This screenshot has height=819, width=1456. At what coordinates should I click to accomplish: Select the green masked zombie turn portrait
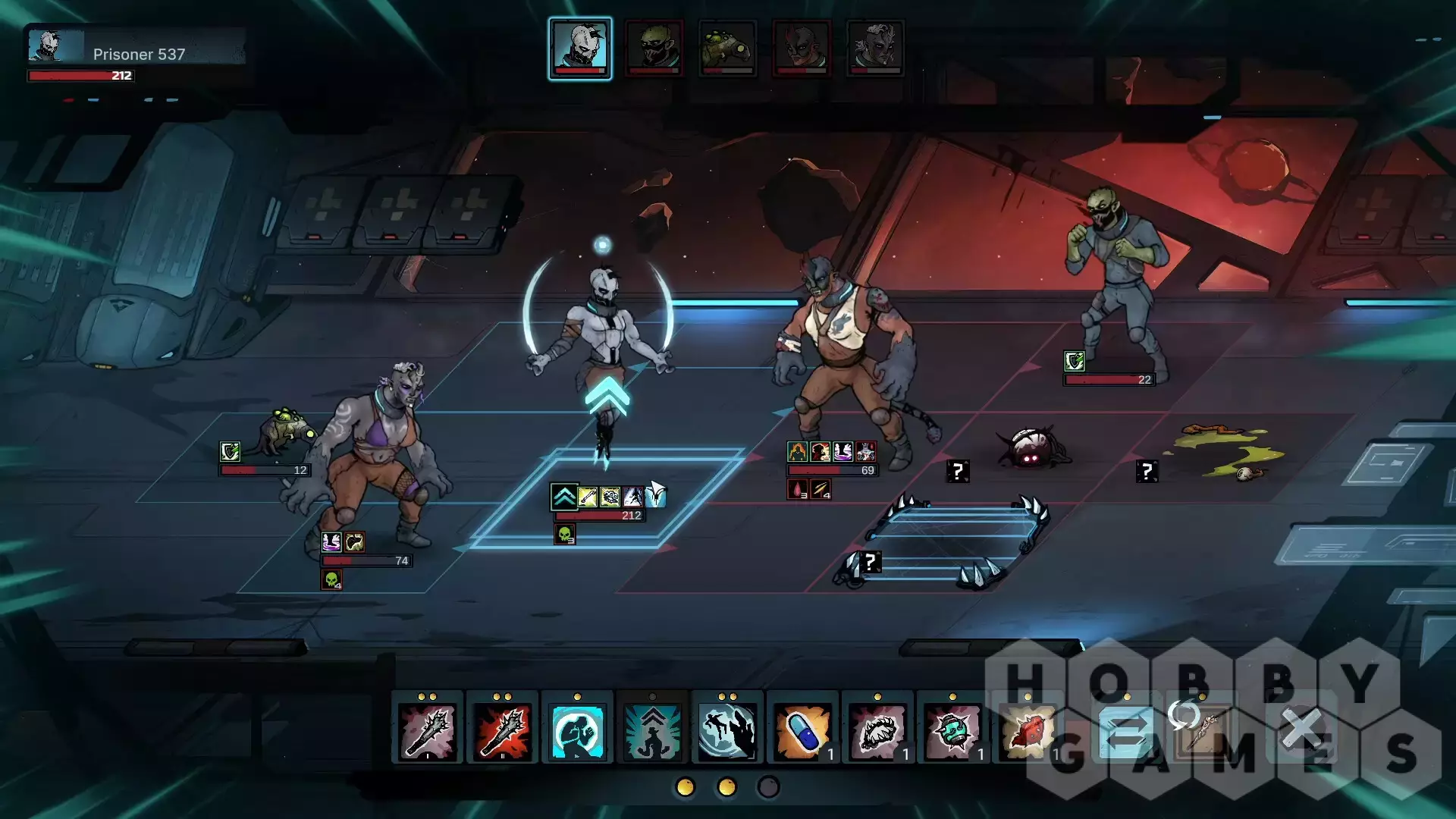654,48
